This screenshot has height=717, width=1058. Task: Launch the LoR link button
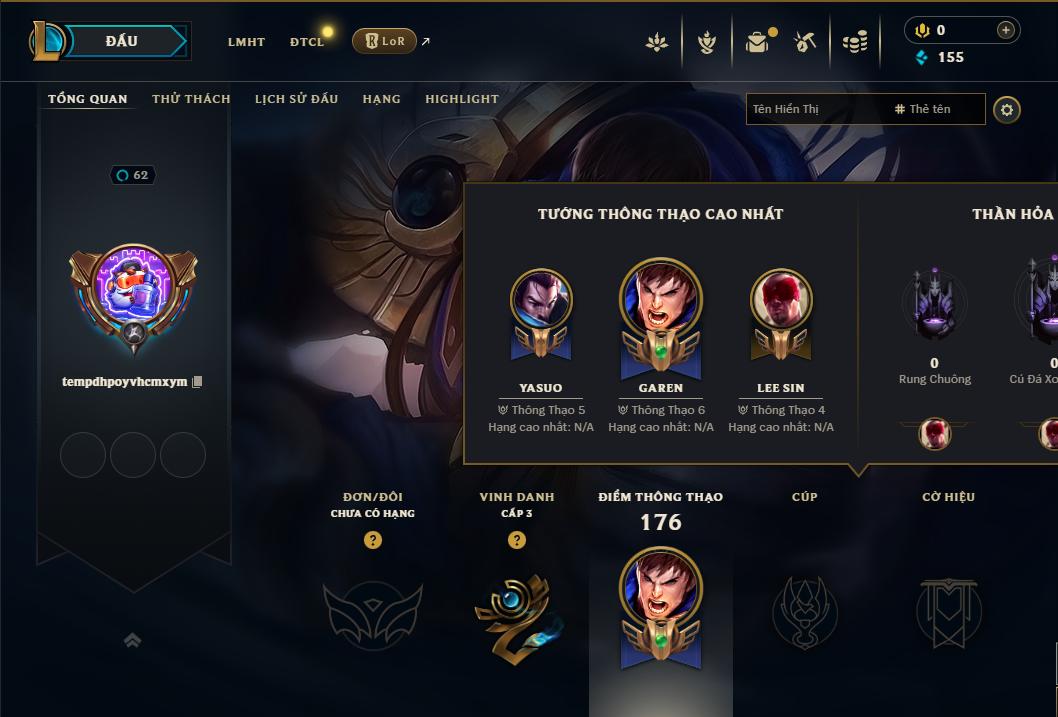tap(385, 41)
